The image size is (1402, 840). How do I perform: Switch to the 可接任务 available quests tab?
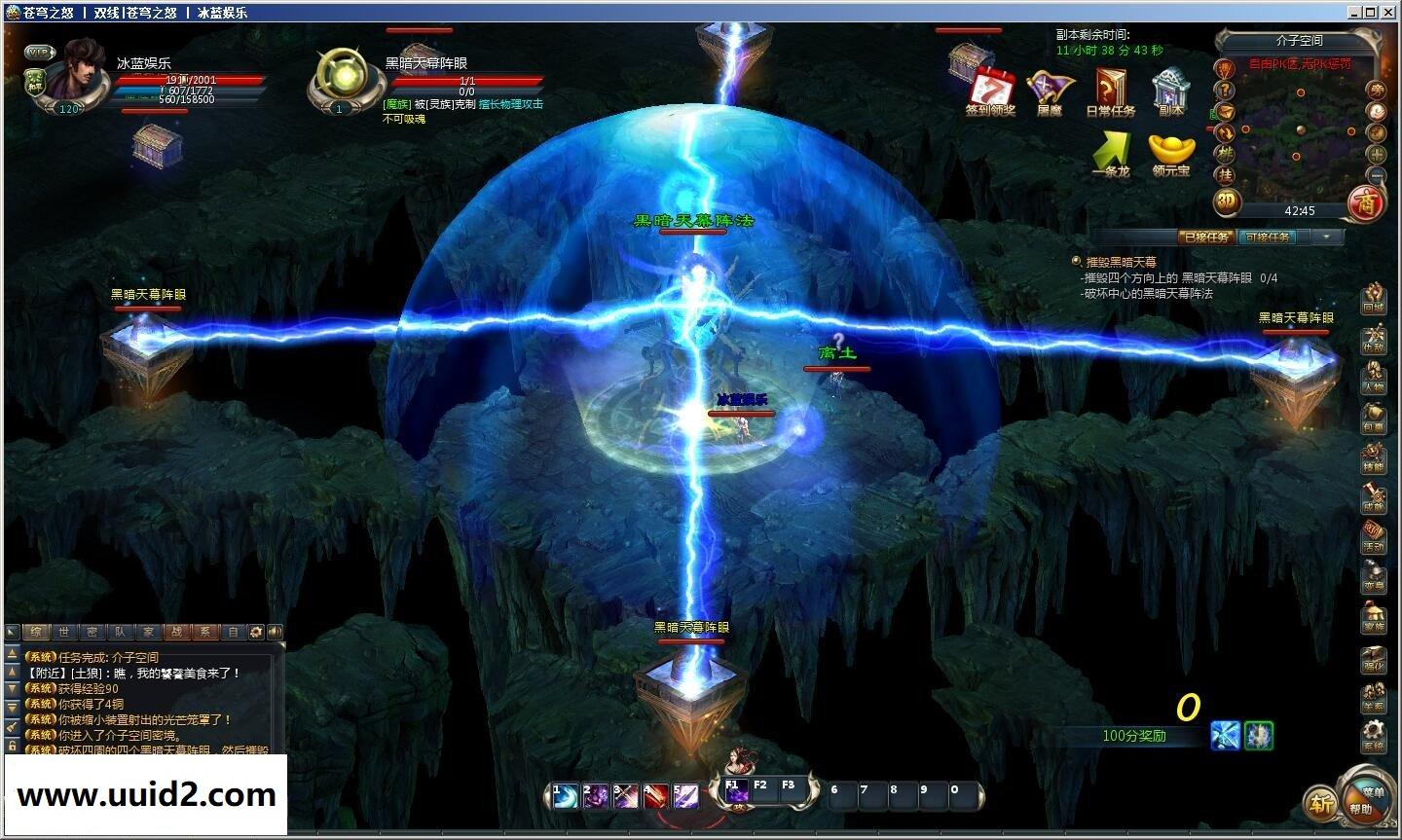point(1267,237)
